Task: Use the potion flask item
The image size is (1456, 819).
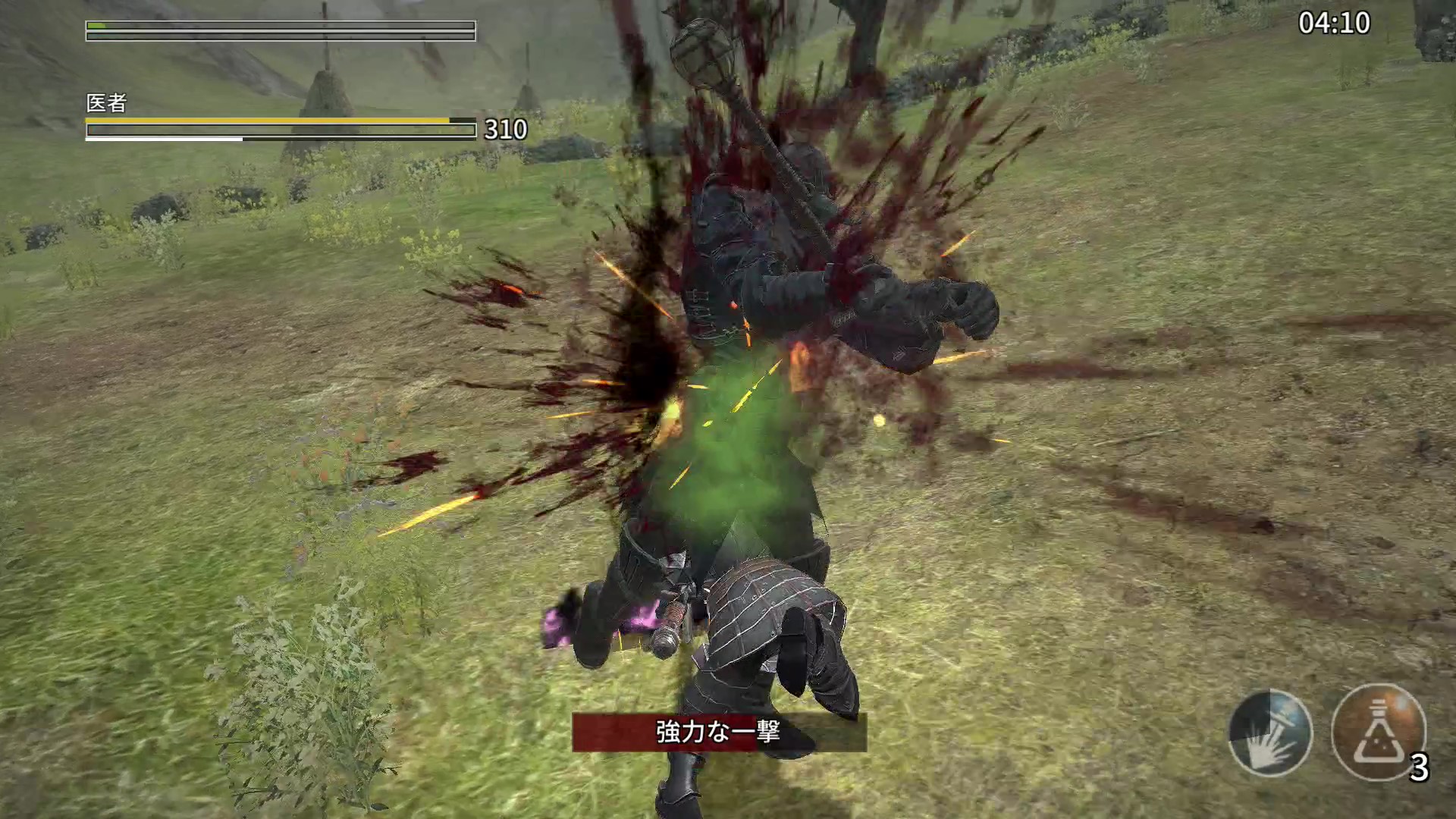Action: point(1378,733)
